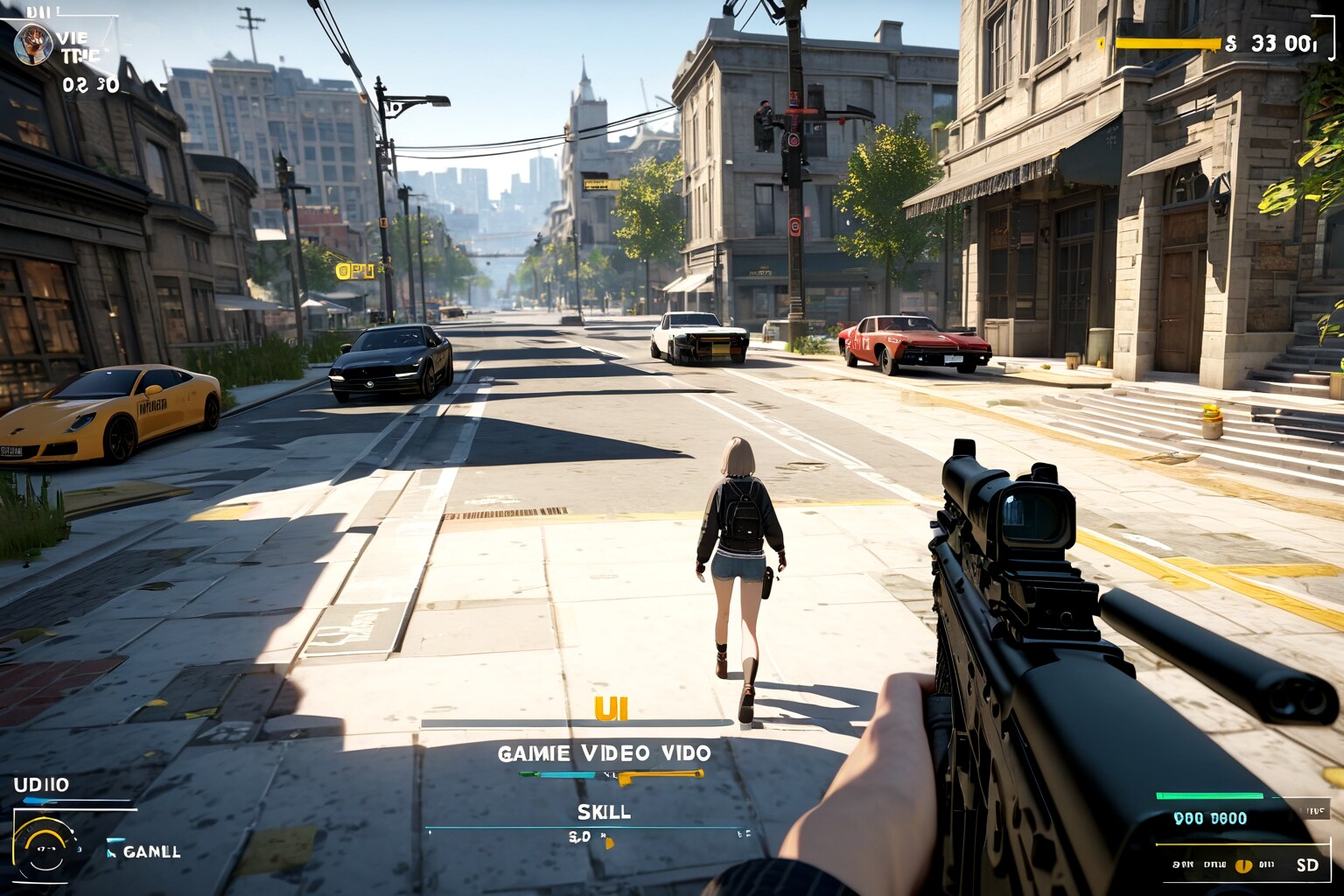Click the round player avatar portrait
The height and width of the screenshot is (896, 1344).
[32, 44]
